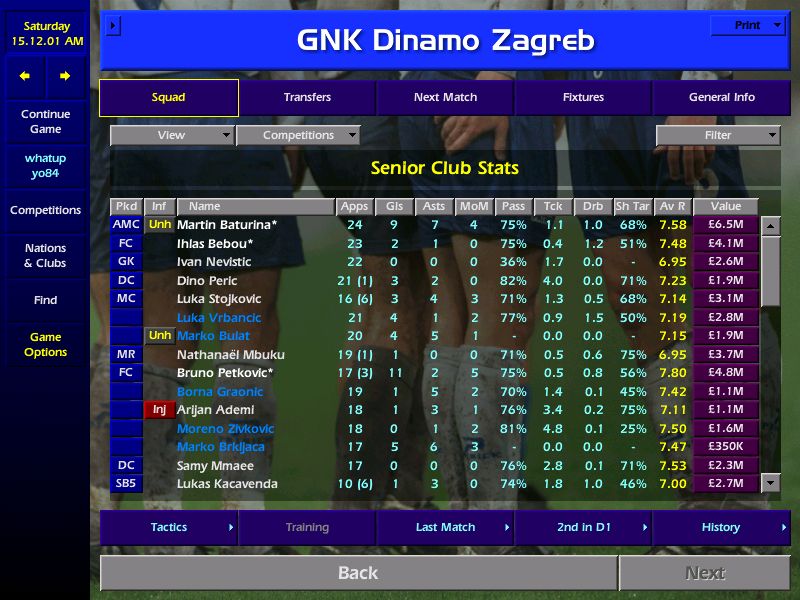The width and height of the screenshot is (800, 600).
Task: Open the Find option in the sidebar
Action: [x=45, y=300]
